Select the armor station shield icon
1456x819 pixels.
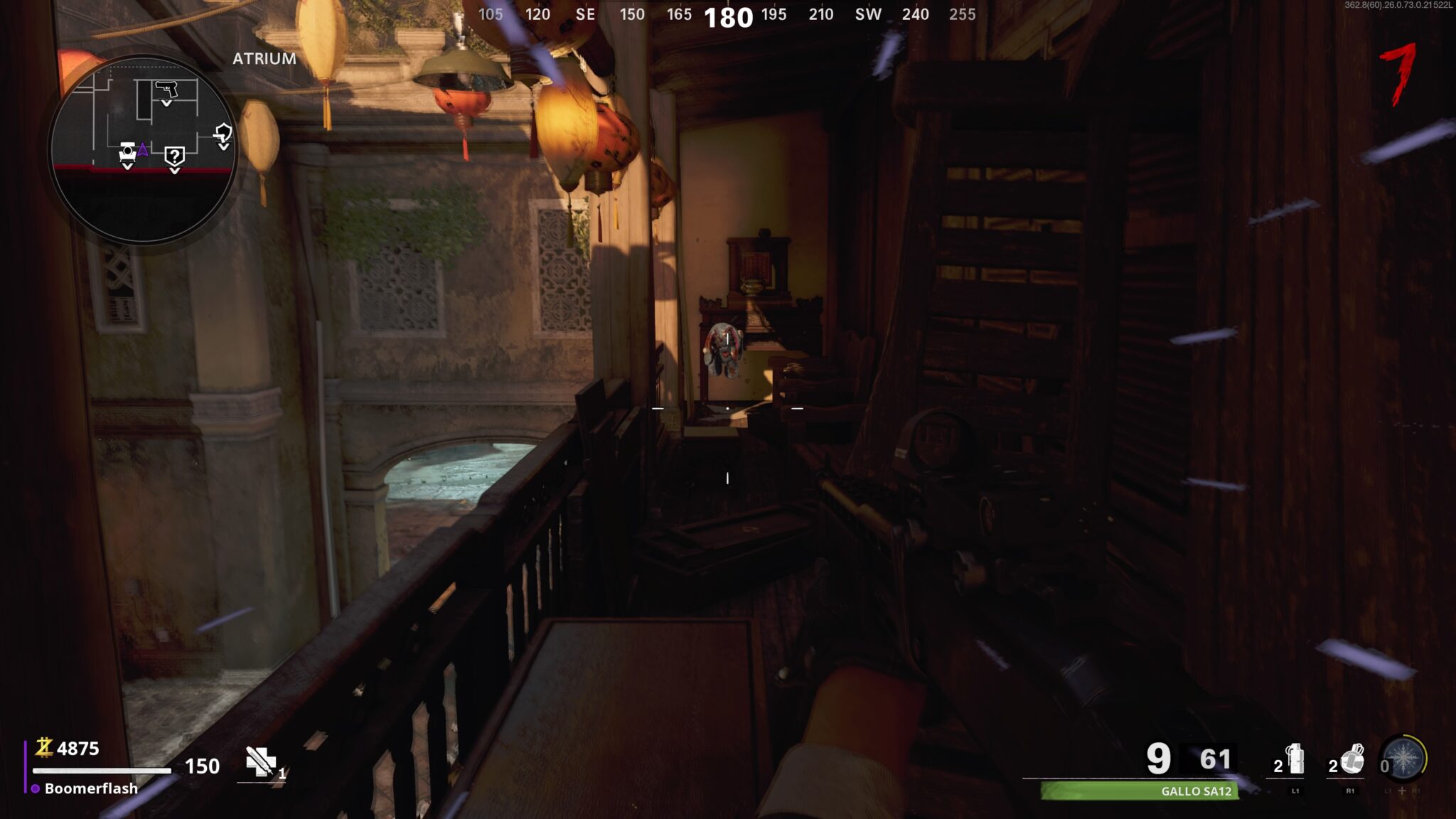[224, 134]
